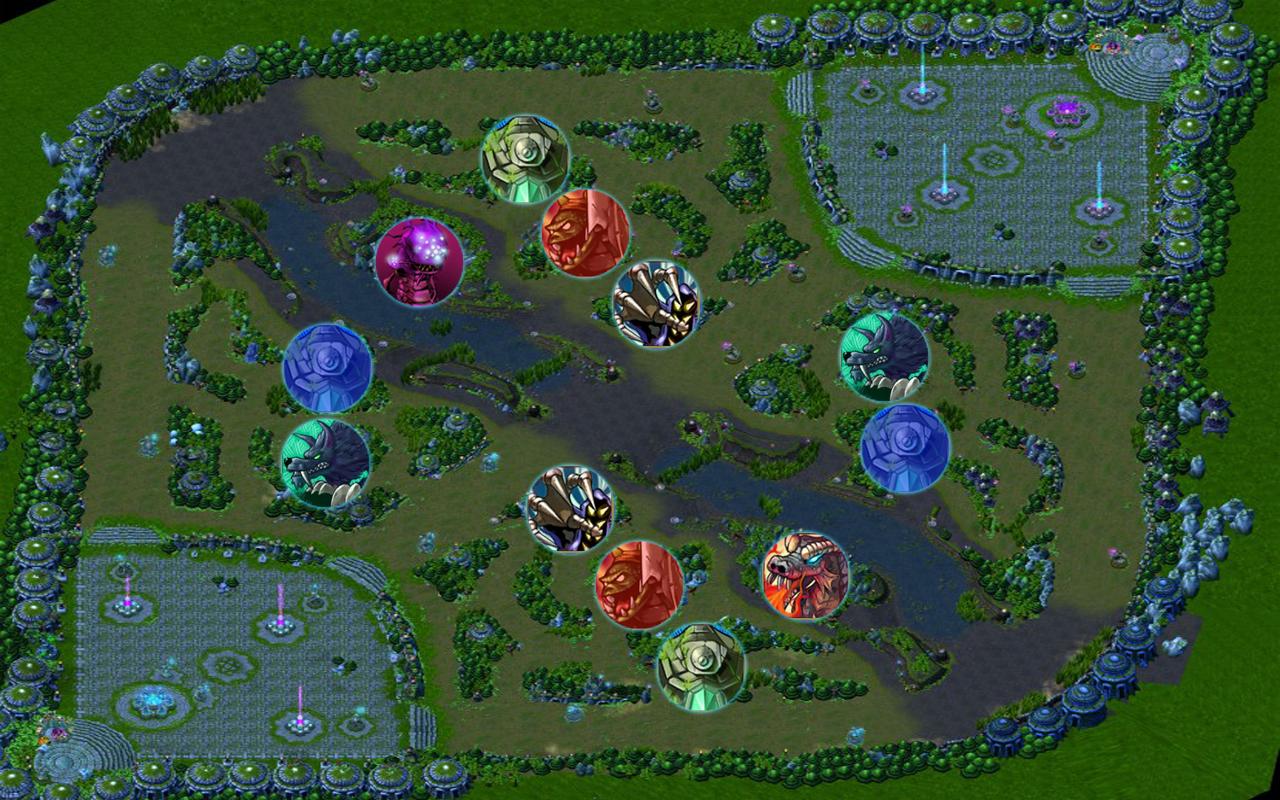The image size is (1280, 800).
Task: Select a beam turret inside the top-right base
Action: [944, 190]
